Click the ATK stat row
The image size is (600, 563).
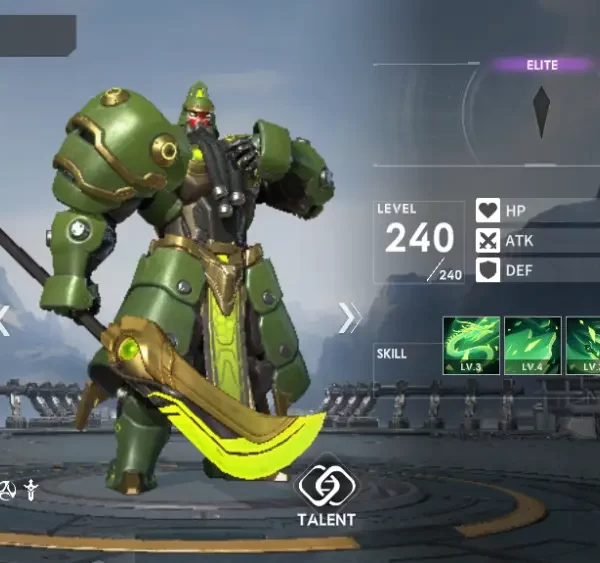tap(535, 241)
